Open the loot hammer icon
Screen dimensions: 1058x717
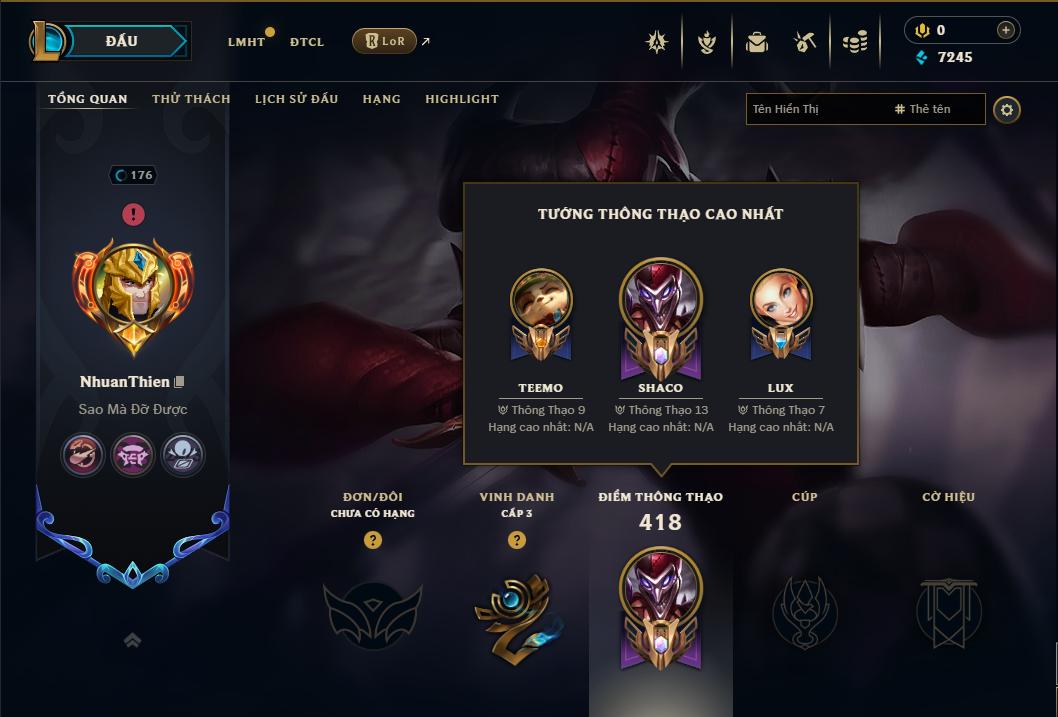pyautogui.click(x=805, y=42)
